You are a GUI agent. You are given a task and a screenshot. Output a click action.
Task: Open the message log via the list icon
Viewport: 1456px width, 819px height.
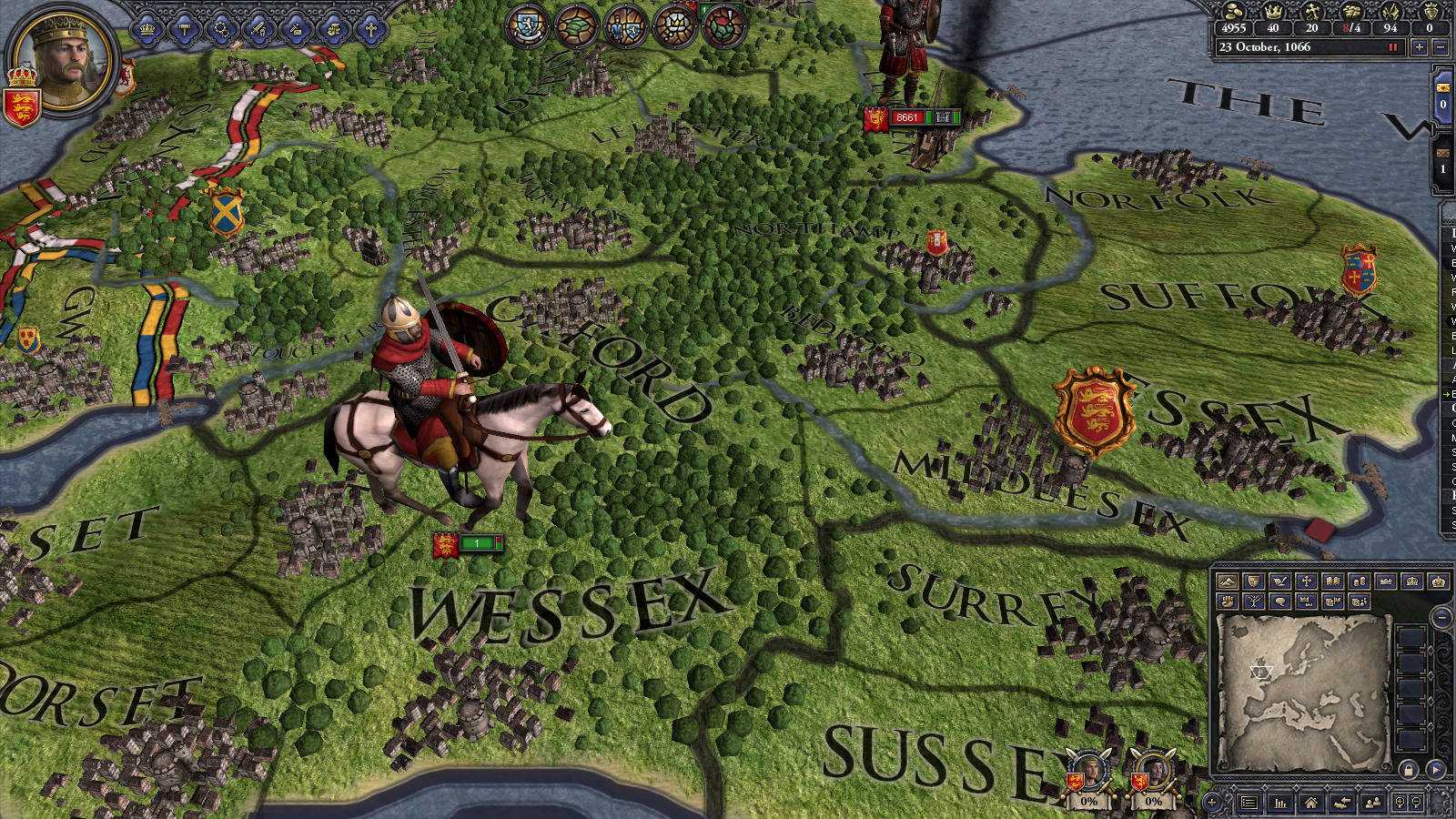(x=1248, y=804)
